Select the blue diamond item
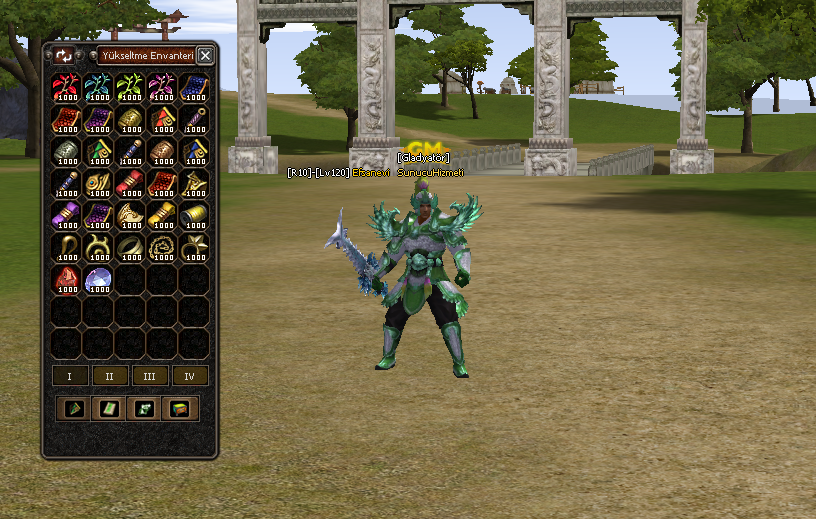The width and height of the screenshot is (816, 519). click(98, 280)
